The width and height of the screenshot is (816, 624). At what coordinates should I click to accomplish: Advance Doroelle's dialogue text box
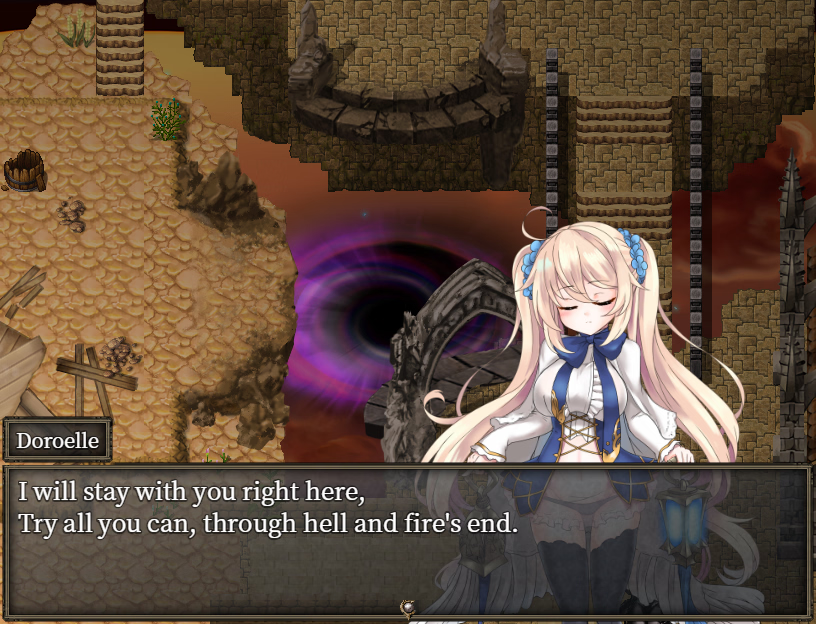[406, 540]
